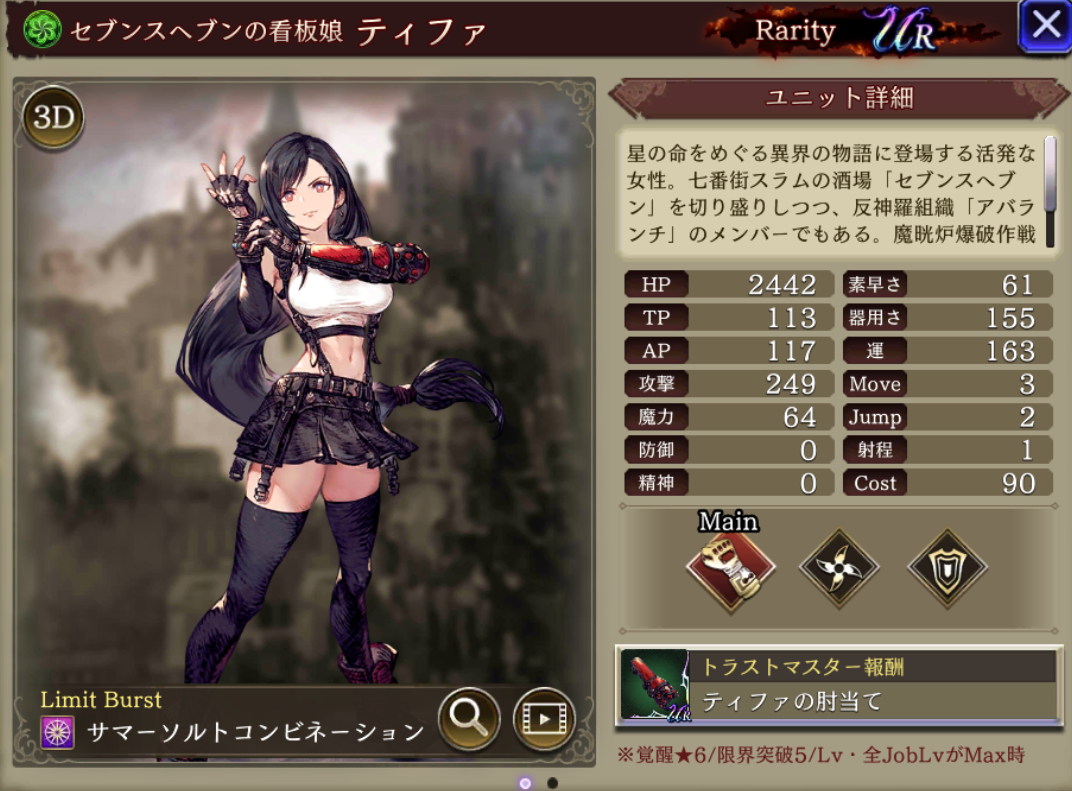Select the shuriken sub job icon
This screenshot has width=1072, height=791.
839,570
